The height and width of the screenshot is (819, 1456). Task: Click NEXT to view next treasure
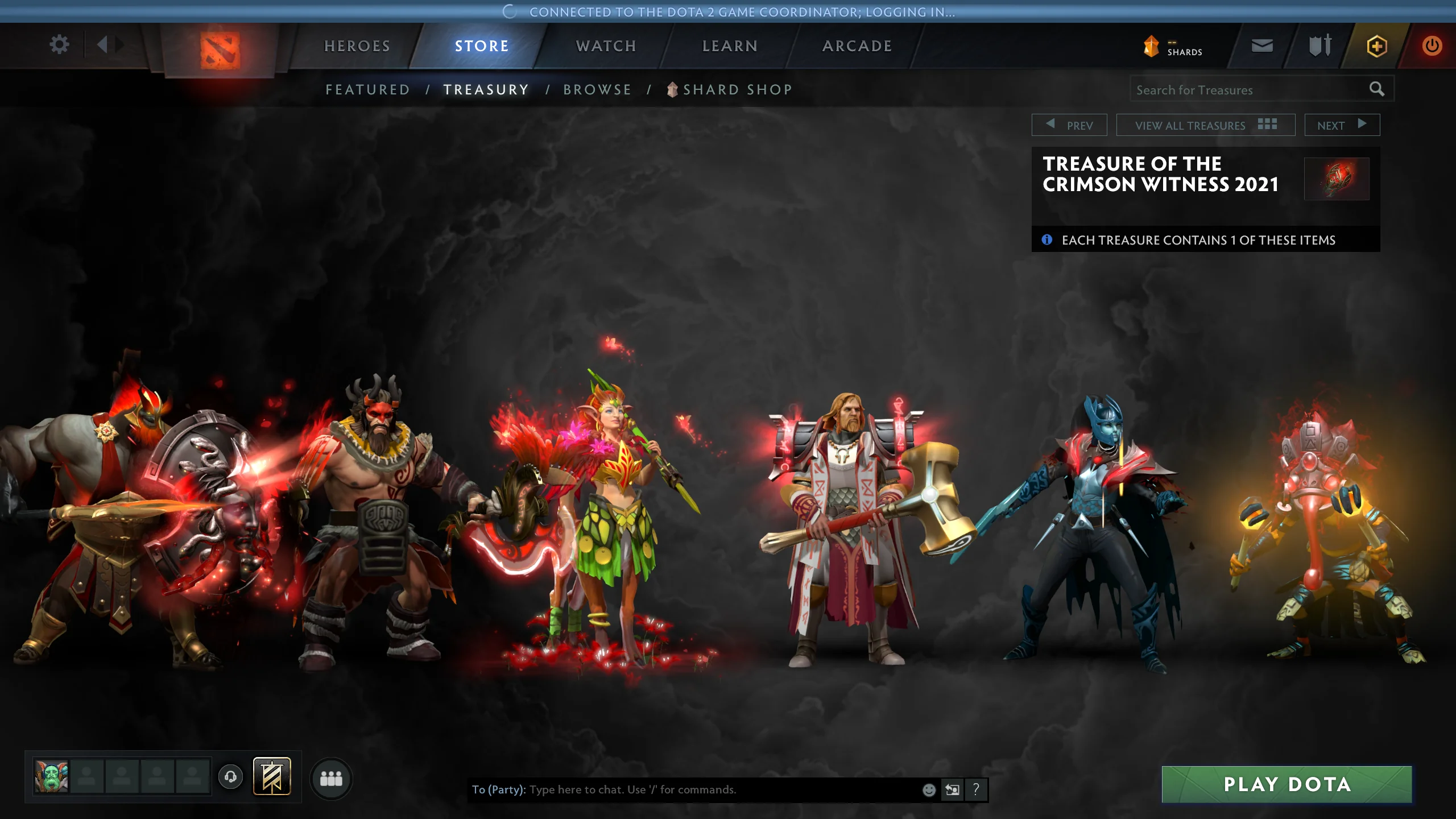pyautogui.click(x=1342, y=125)
